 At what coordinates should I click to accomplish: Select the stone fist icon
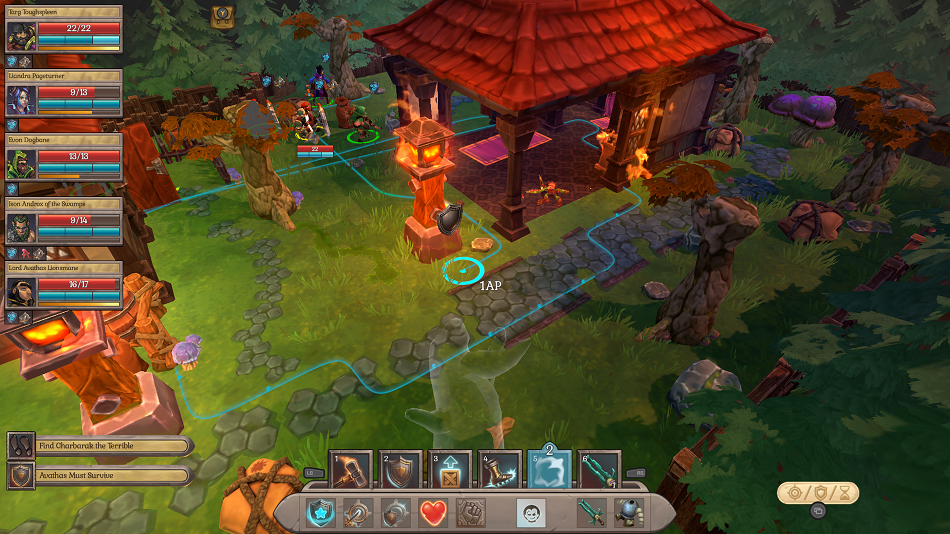470,512
